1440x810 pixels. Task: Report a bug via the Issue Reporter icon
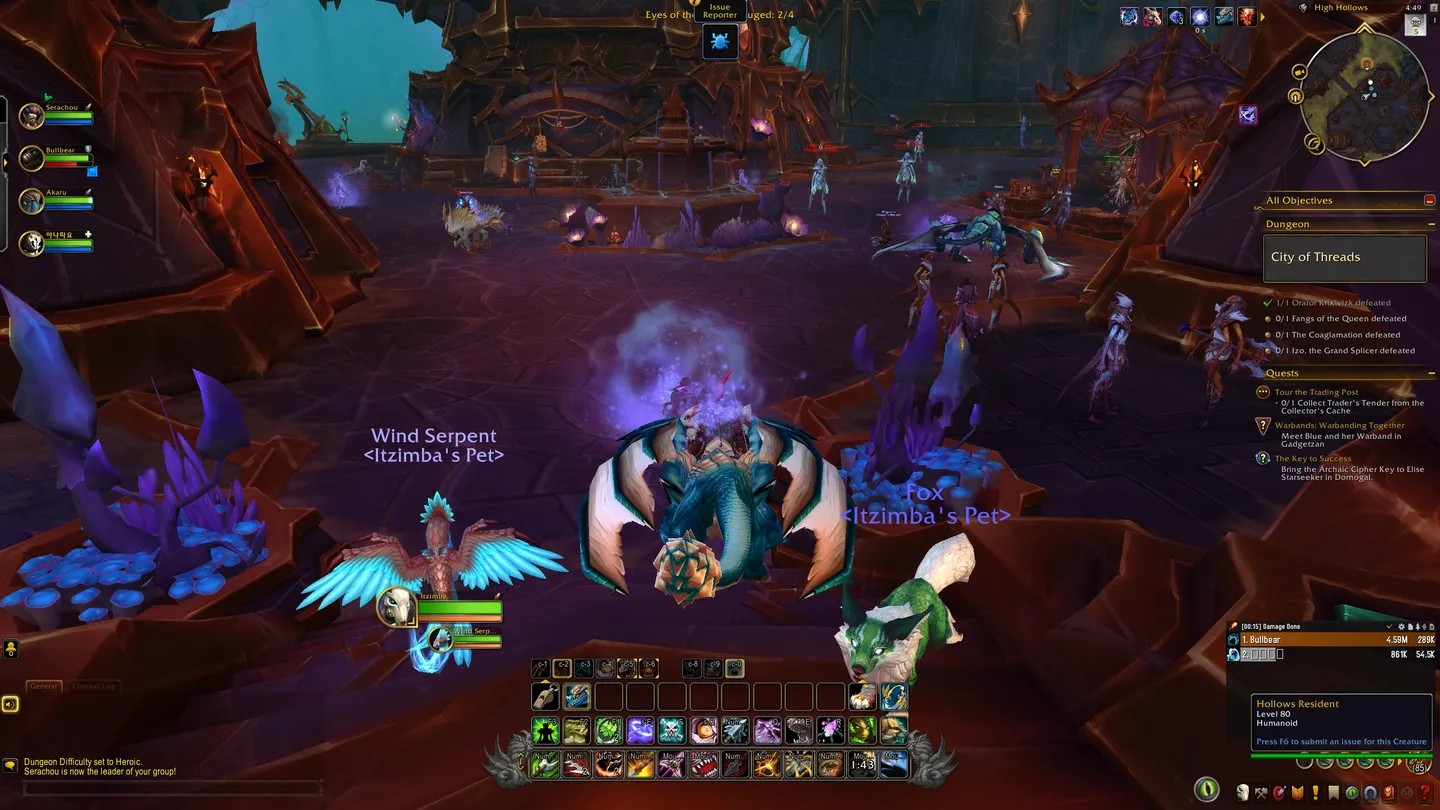point(719,40)
